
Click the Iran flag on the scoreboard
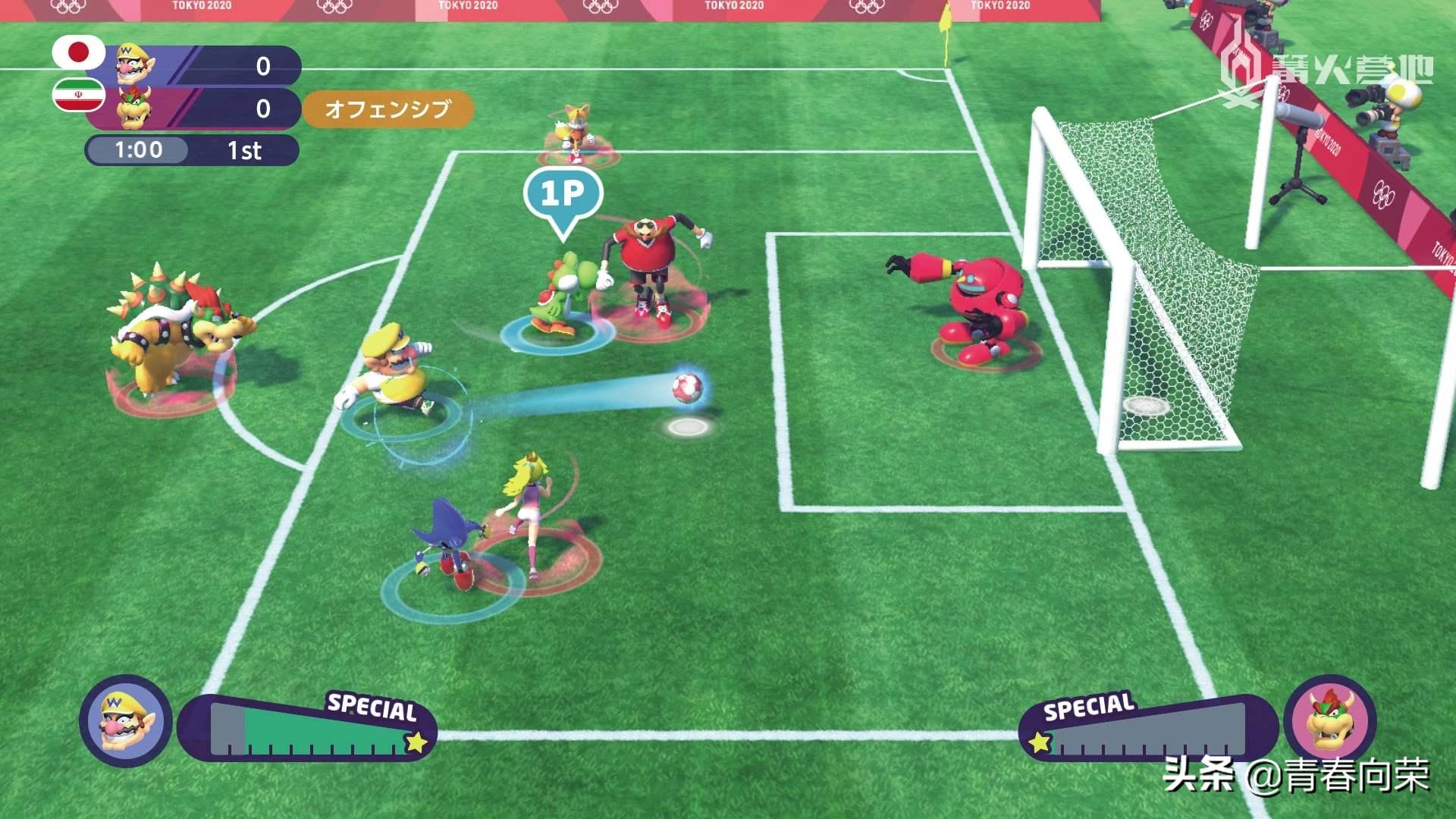click(79, 95)
